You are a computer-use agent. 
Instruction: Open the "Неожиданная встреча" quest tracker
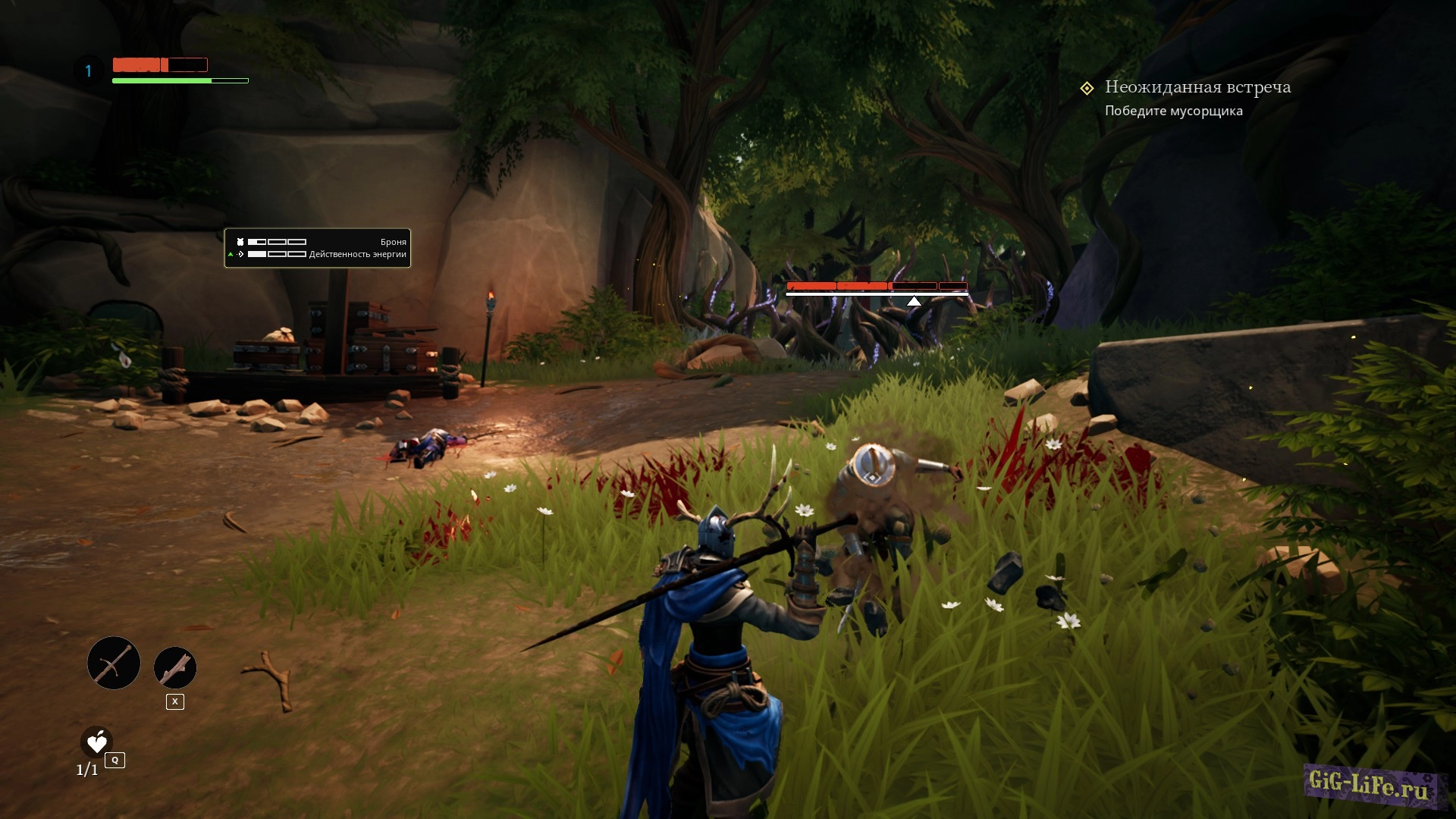(x=1197, y=88)
